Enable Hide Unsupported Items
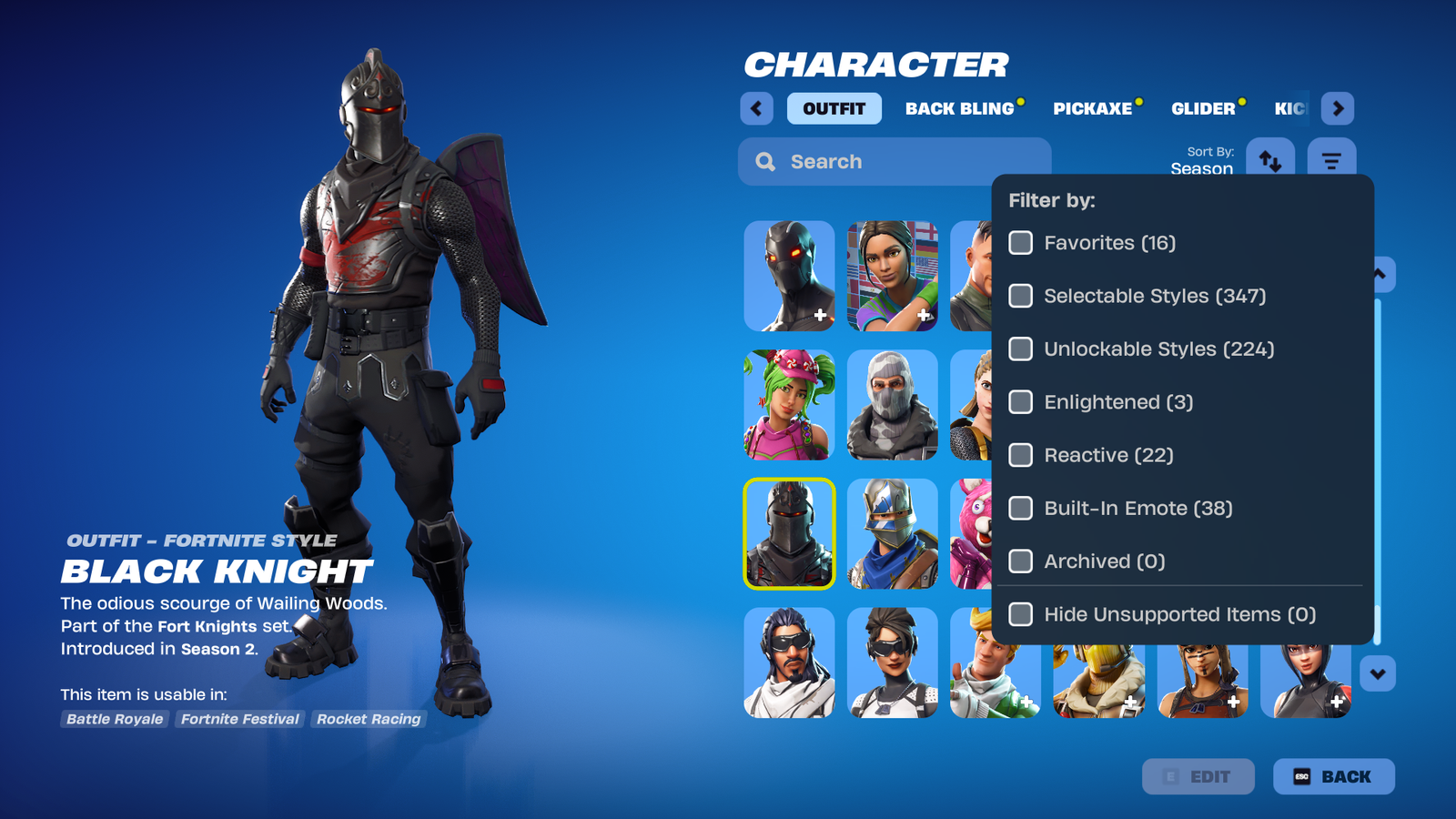 pyautogui.click(x=1019, y=614)
